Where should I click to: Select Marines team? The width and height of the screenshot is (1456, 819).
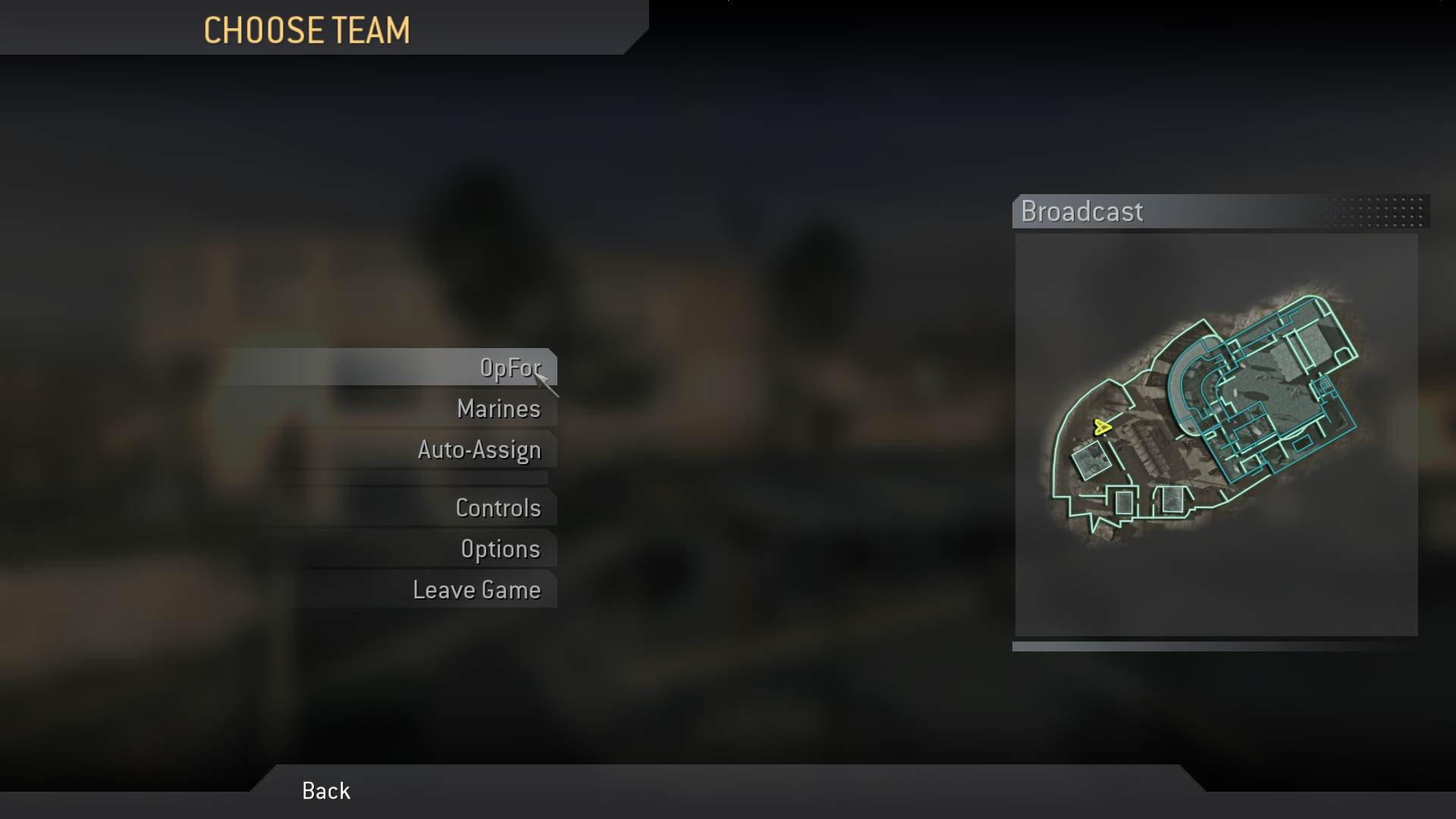point(498,409)
